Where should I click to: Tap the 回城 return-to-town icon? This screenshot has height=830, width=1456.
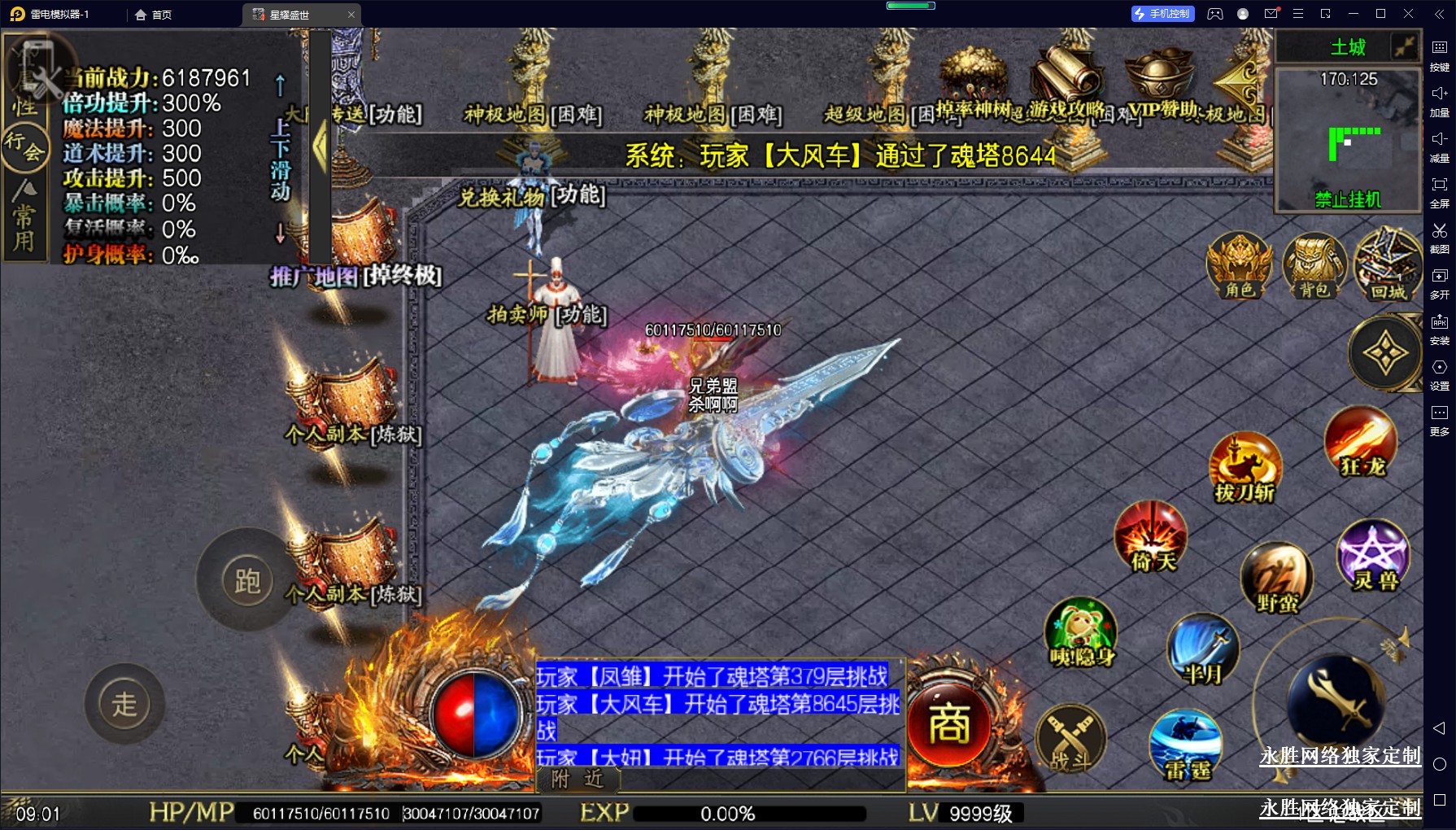coord(1387,264)
